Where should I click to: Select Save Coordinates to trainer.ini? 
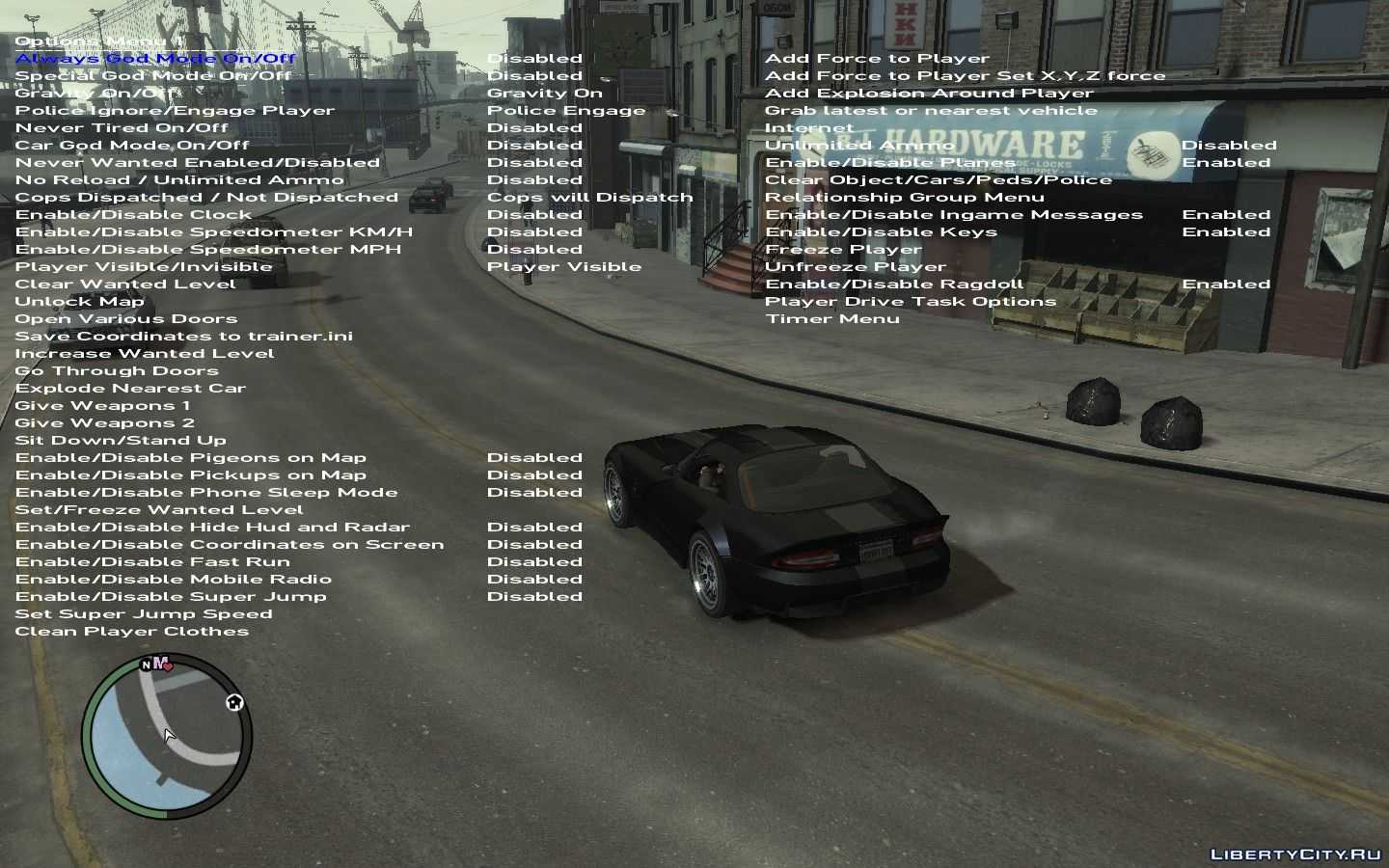click(184, 337)
